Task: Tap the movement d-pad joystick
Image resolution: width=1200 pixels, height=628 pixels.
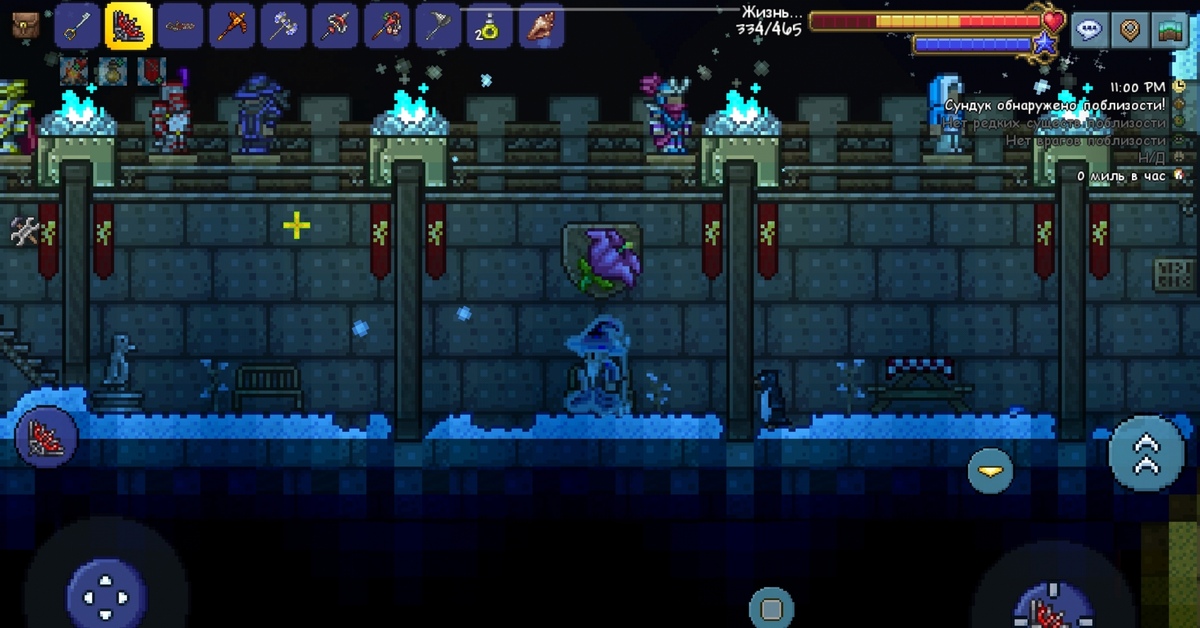Action: pyautogui.click(x=107, y=595)
